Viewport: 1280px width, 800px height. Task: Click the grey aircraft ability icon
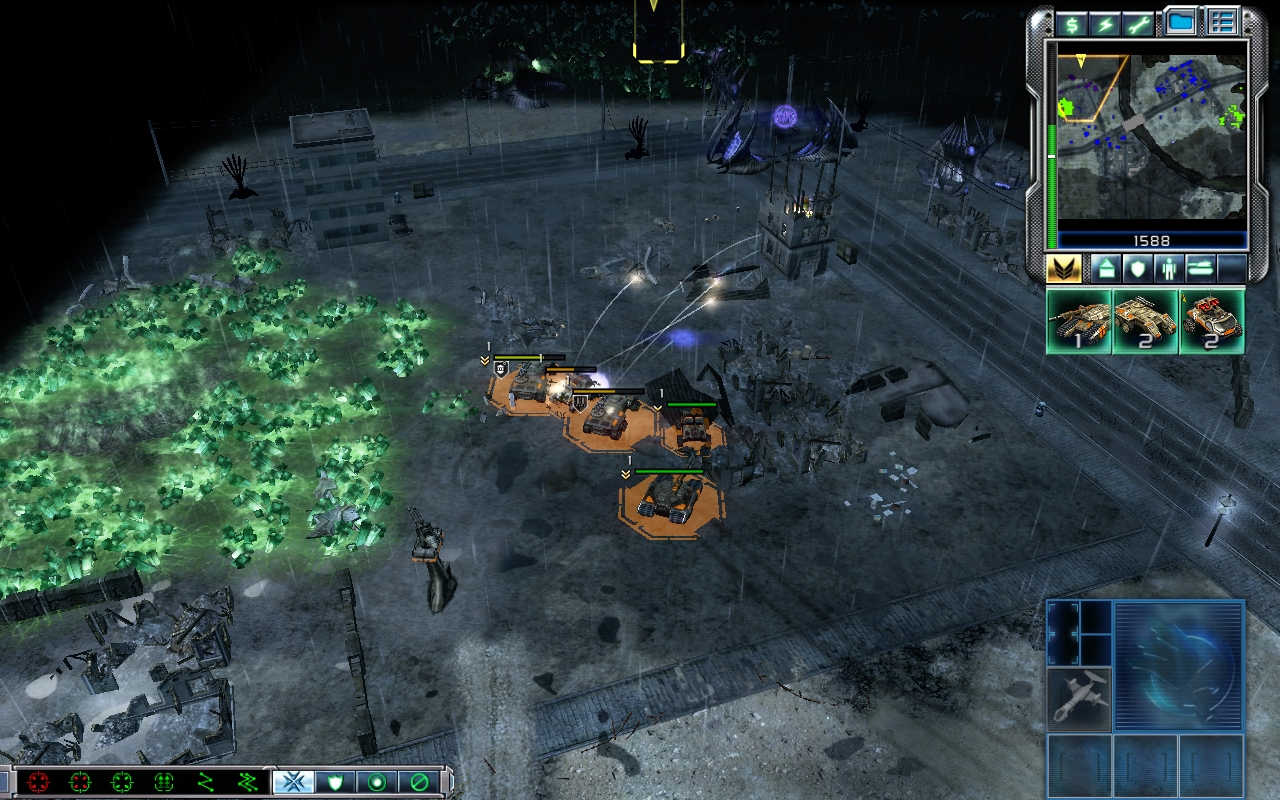[x=1079, y=698]
